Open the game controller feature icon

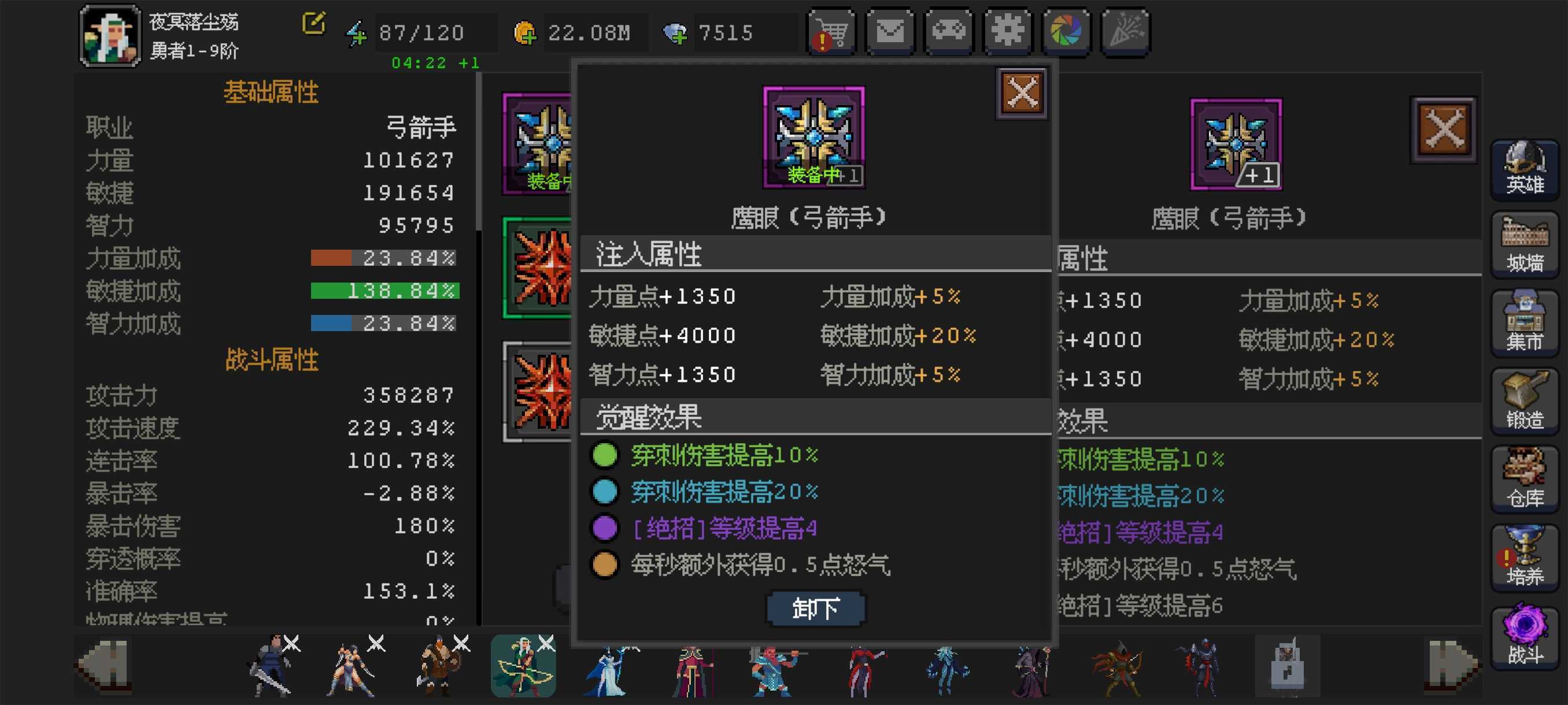949,32
